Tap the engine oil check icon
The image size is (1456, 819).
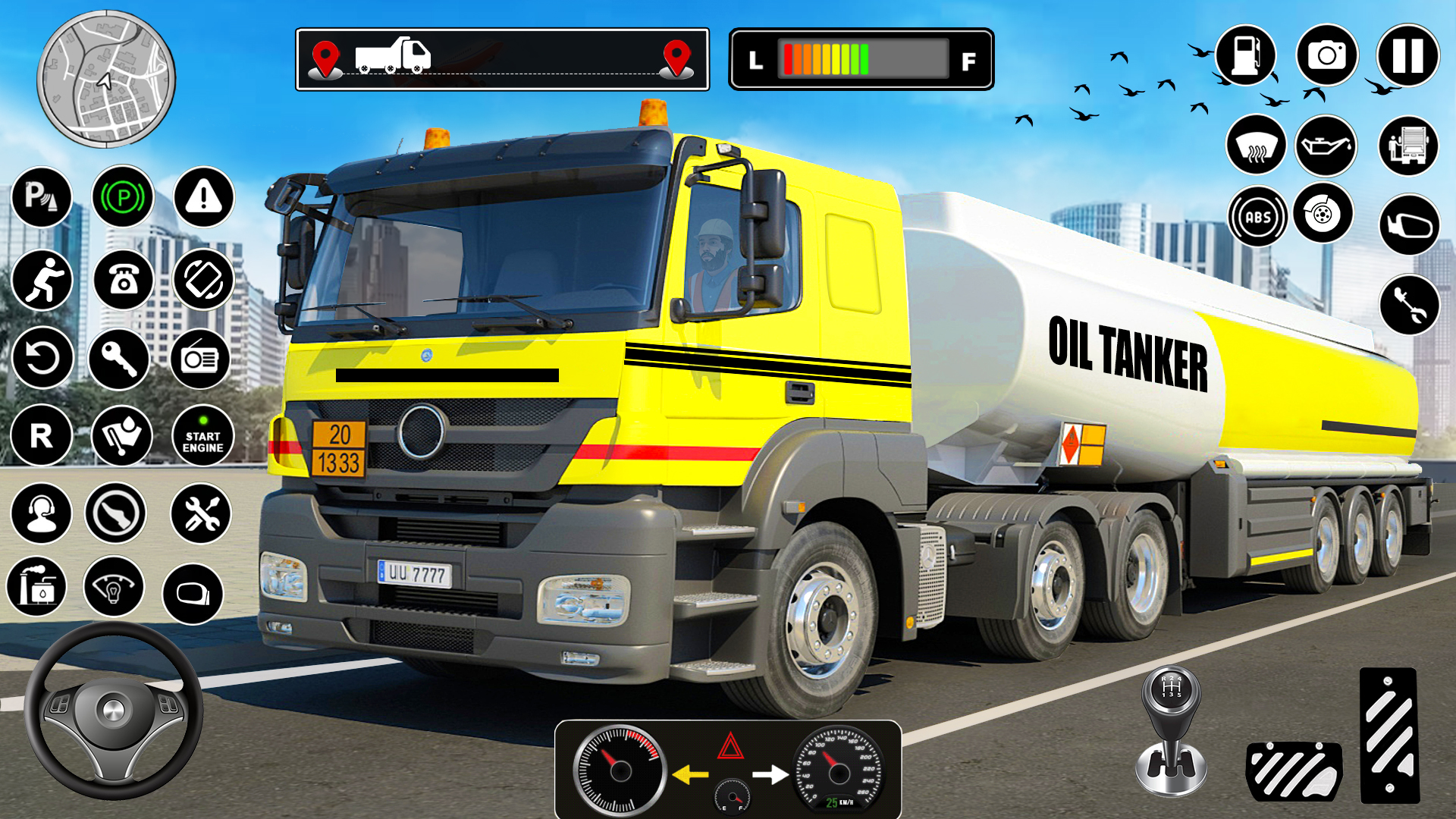tap(1326, 147)
